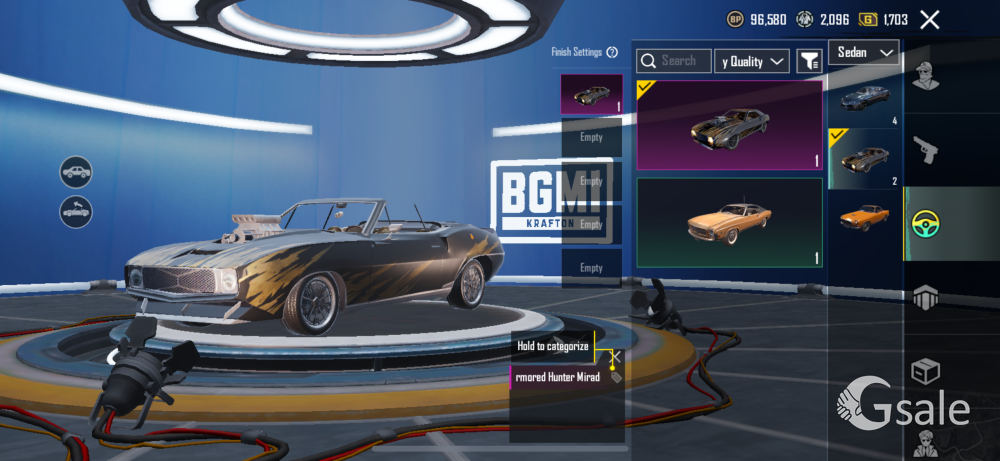Show the Finish Settings help info
The width and height of the screenshot is (1000, 461).
tap(612, 52)
